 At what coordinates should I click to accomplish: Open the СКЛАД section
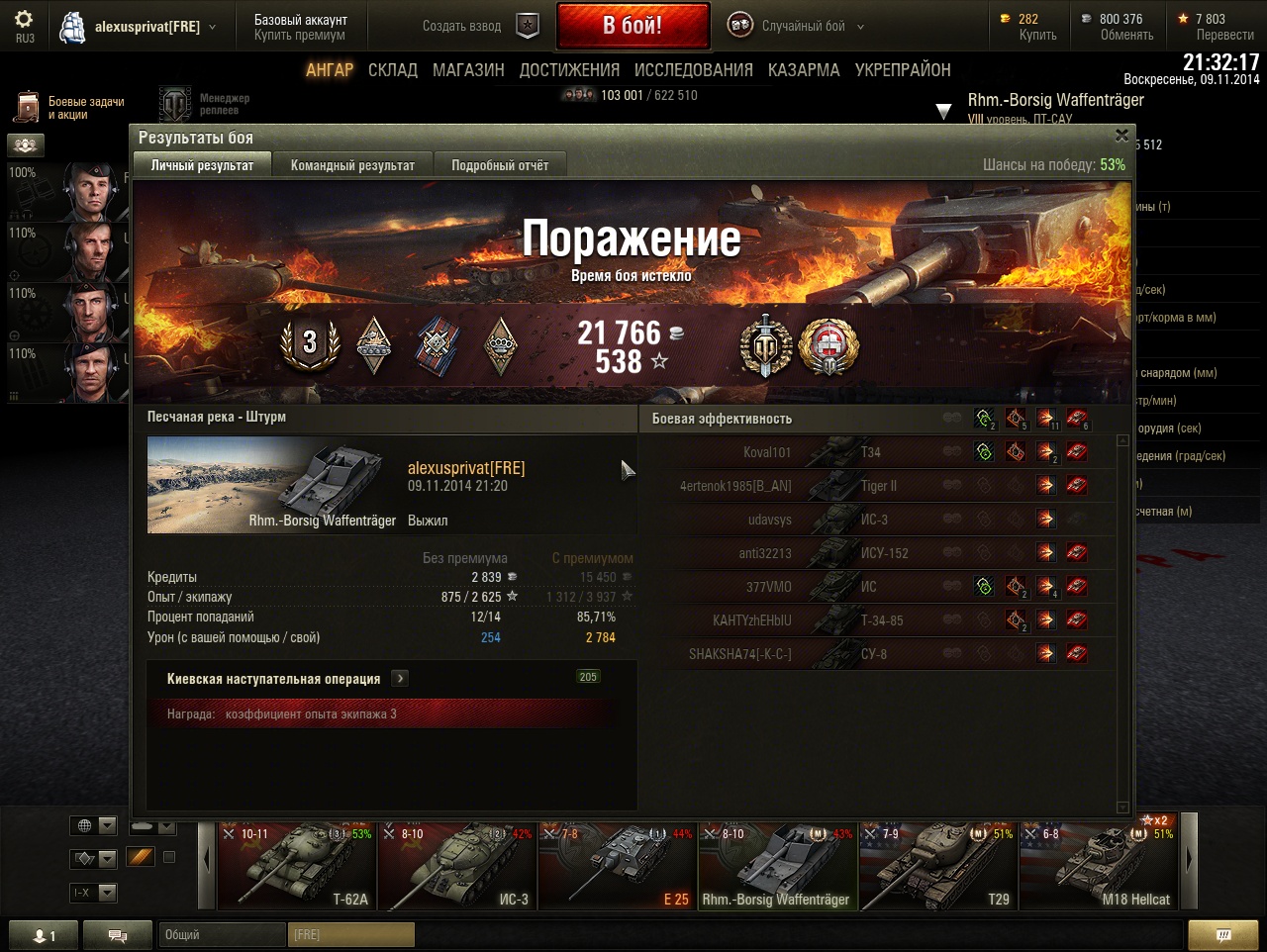pyautogui.click(x=392, y=70)
